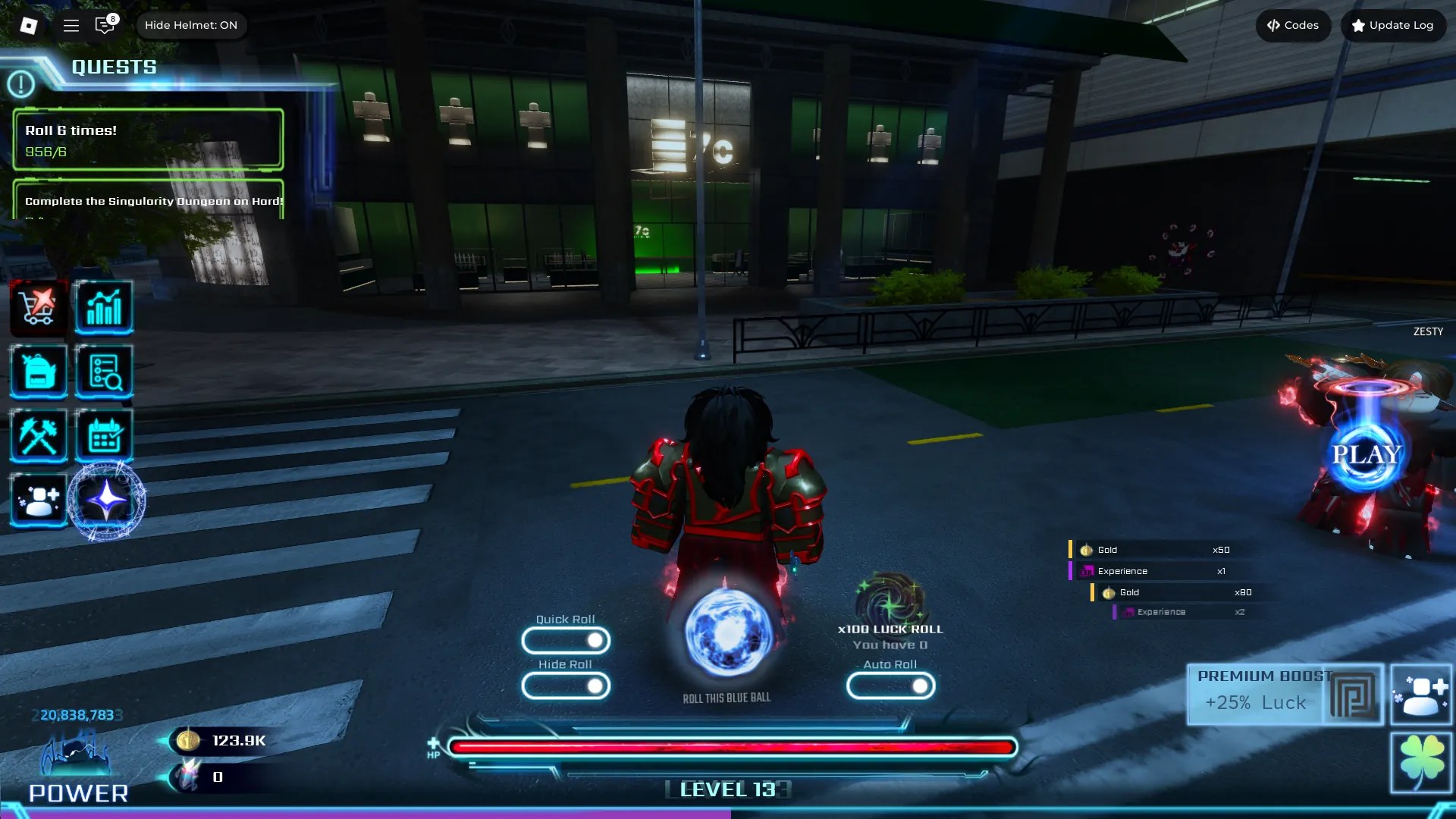Open the Update Log
The image size is (1456, 819).
point(1392,25)
